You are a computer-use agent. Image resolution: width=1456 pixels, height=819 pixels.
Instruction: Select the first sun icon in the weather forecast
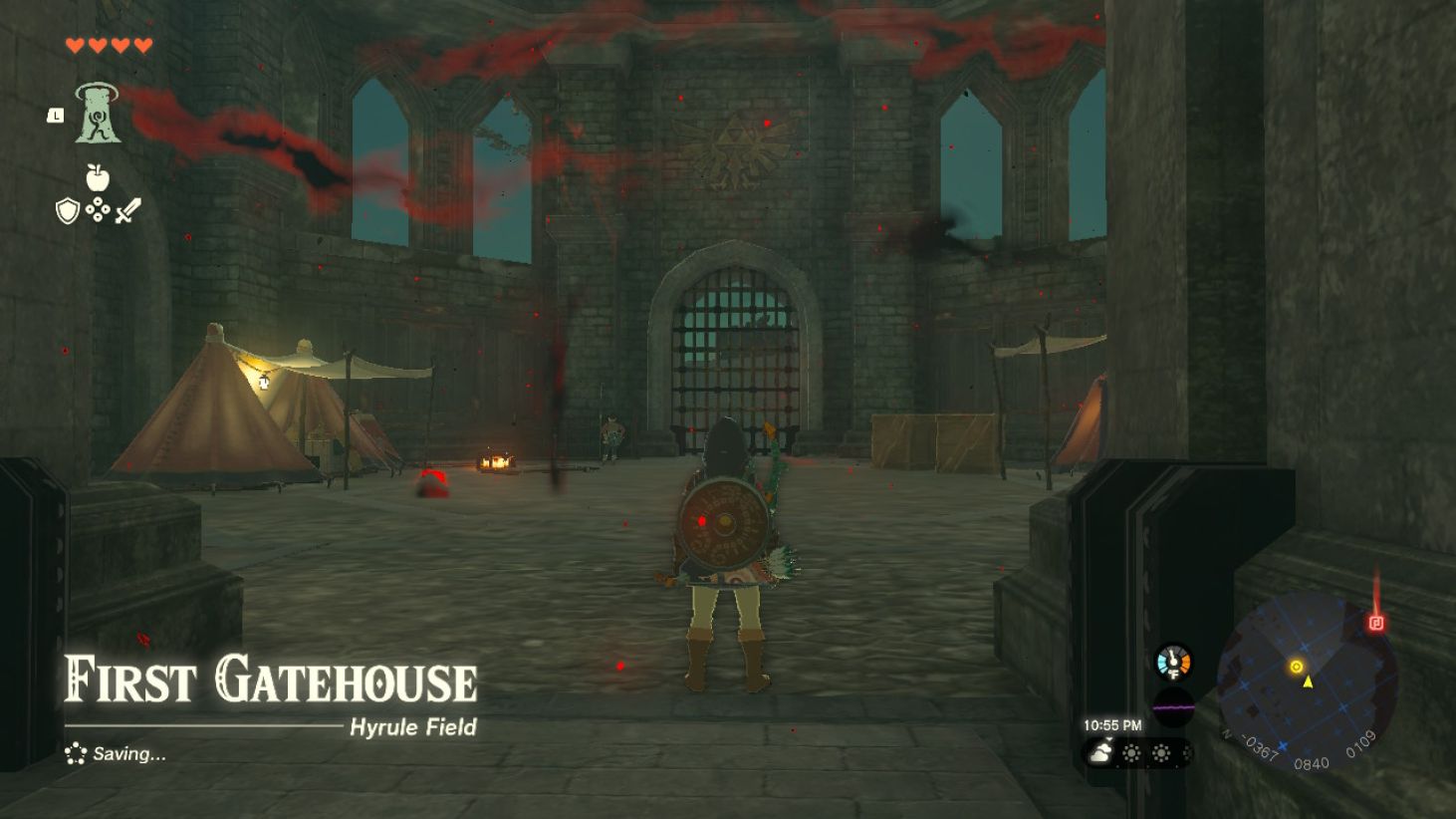point(1131,751)
